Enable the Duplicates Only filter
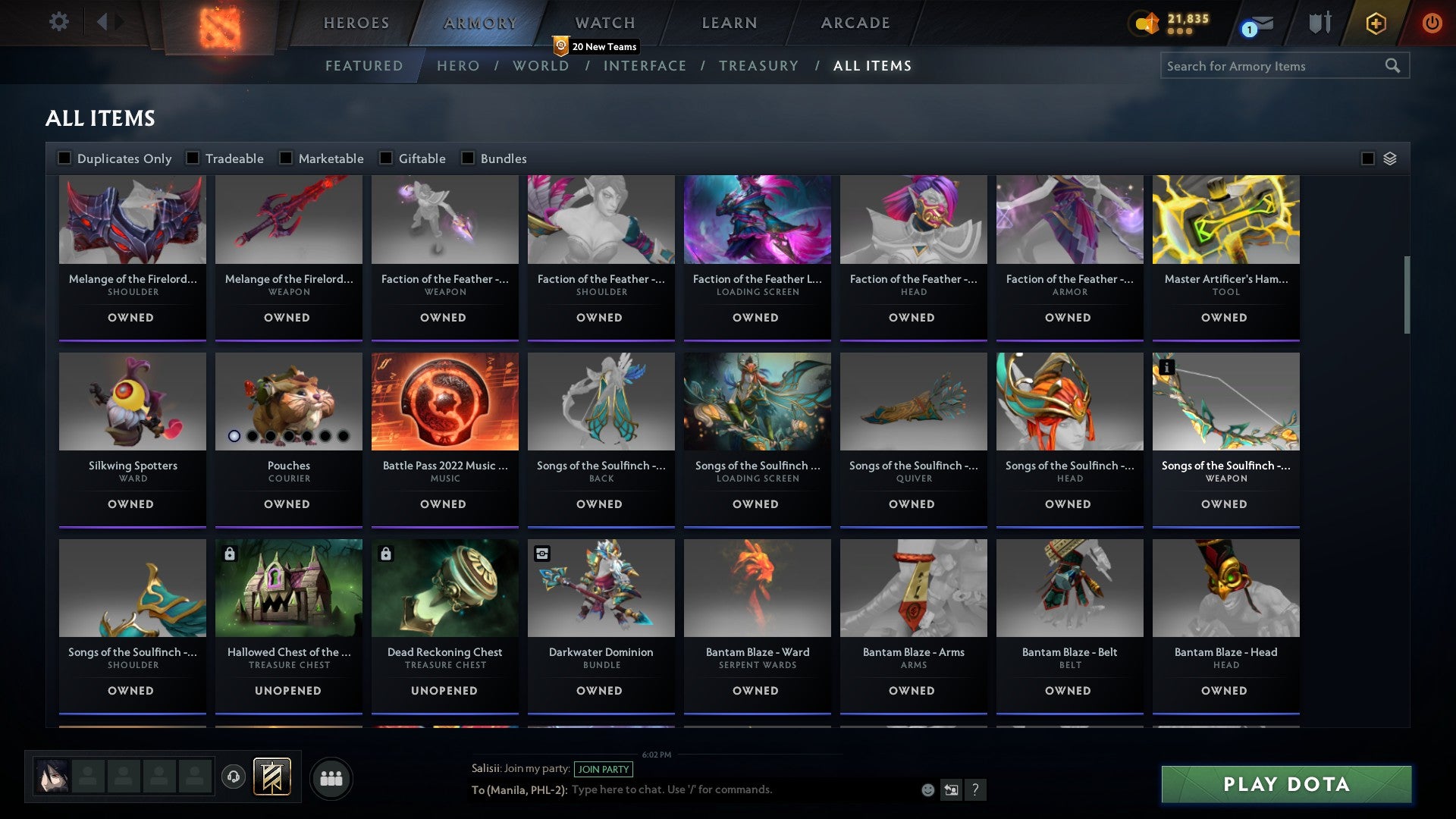This screenshot has width=1456, height=819. [64, 158]
